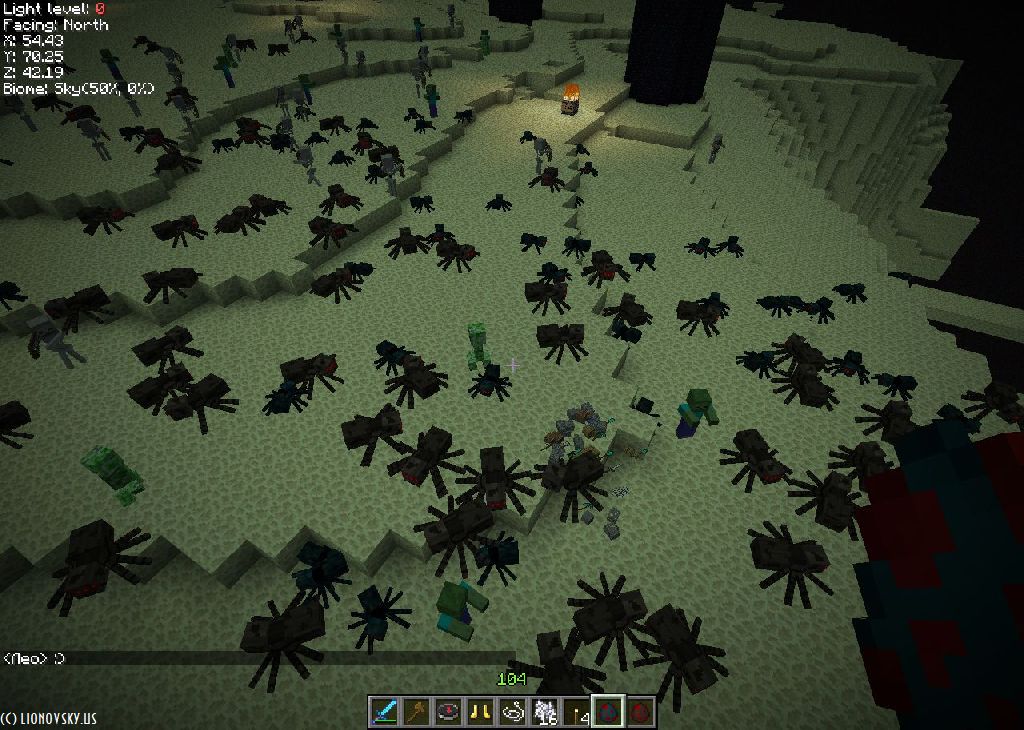The height and width of the screenshot is (730, 1024).
Task: Select the diamond sword hotbar slot
Action: pyautogui.click(x=385, y=711)
